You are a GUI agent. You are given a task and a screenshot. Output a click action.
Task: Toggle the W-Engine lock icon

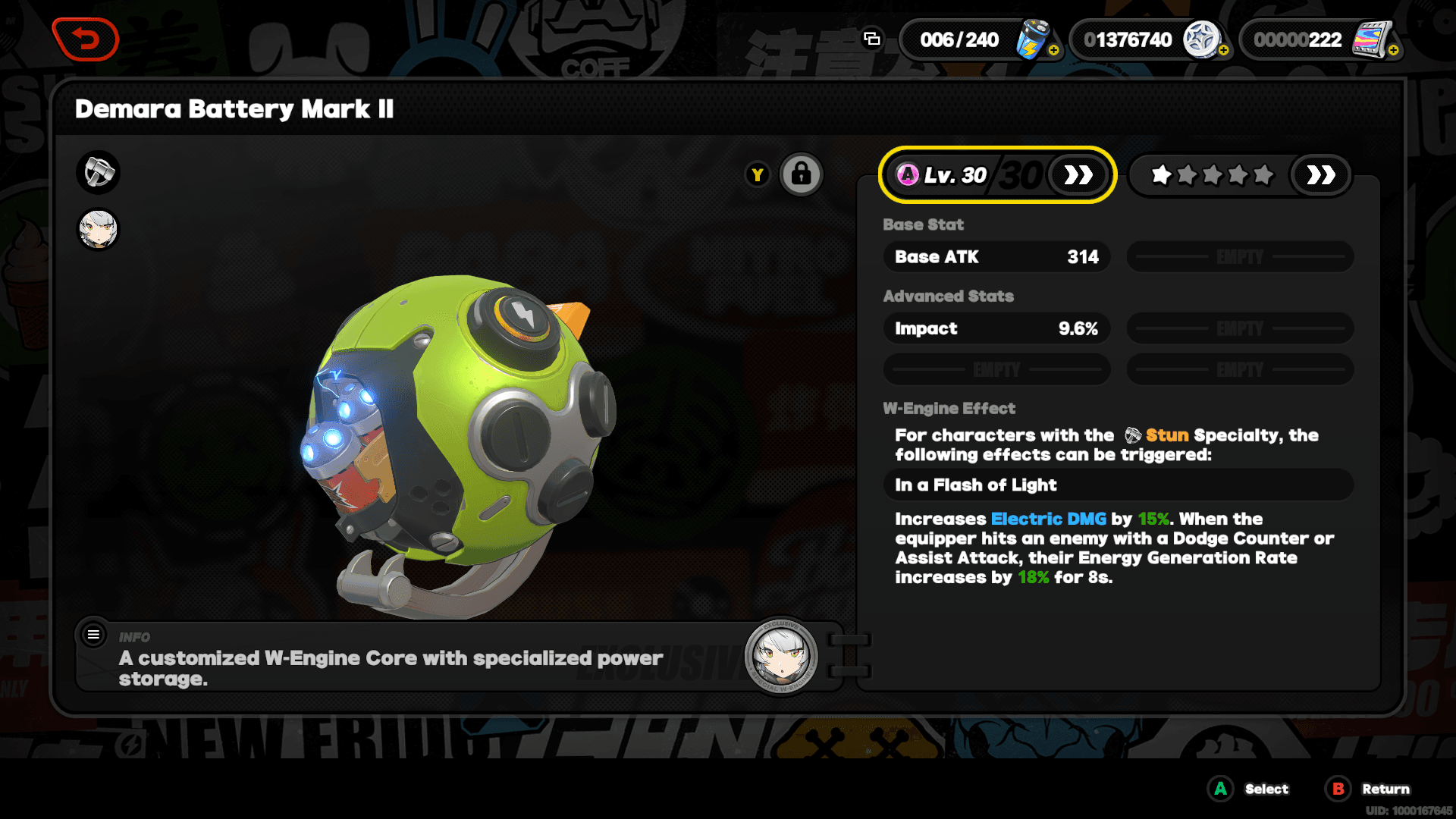pos(801,175)
